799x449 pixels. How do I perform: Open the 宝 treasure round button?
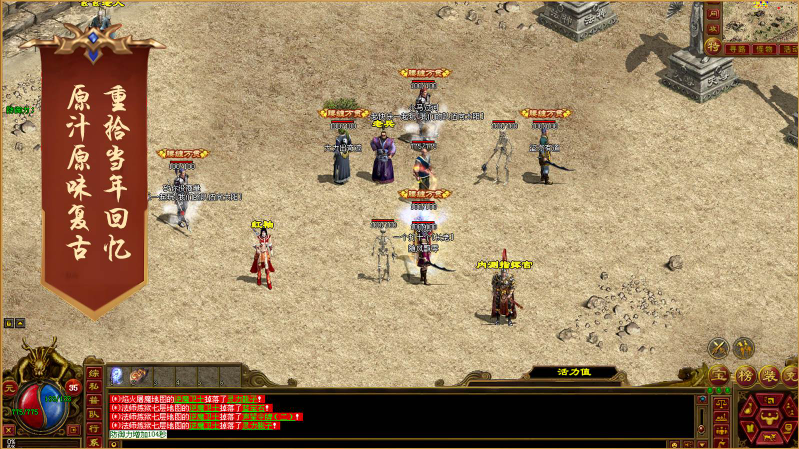(717, 375)
